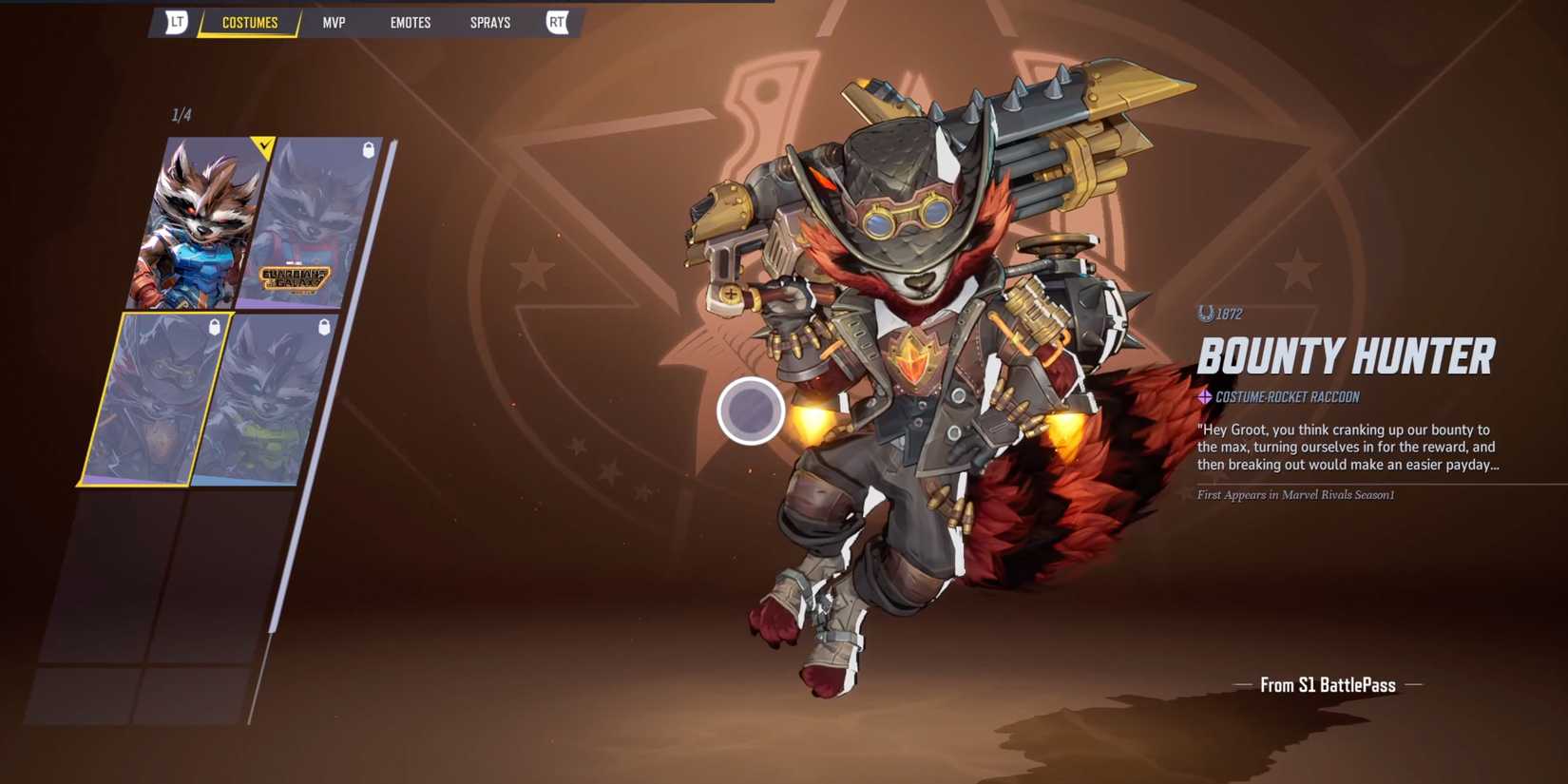Screen dimensions: 1568x784
Task: Click the RT bumper icon on the tab bar
Action: point(558,22)
